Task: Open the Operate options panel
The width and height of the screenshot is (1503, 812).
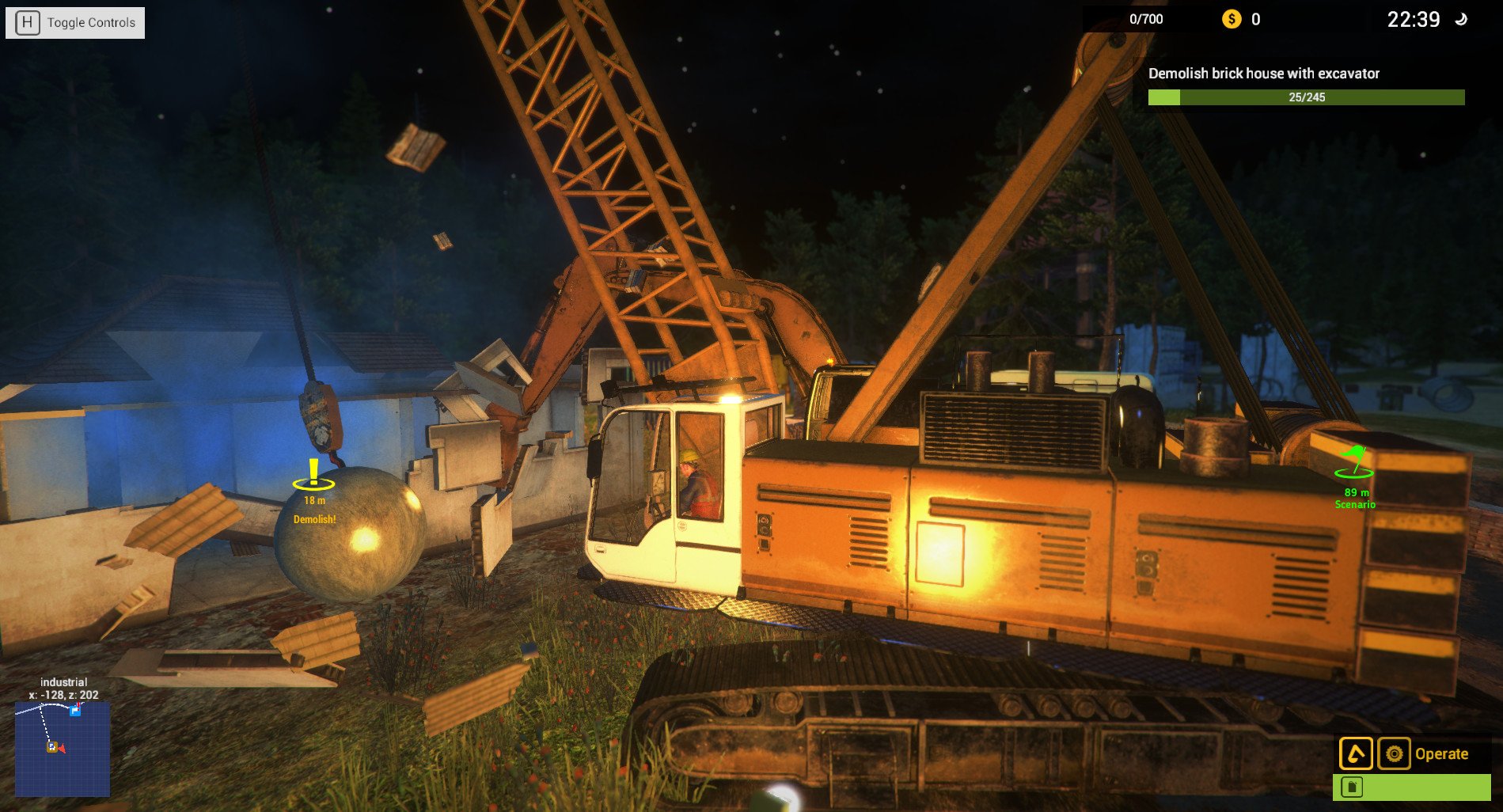Action: [x=1395, y=753]
